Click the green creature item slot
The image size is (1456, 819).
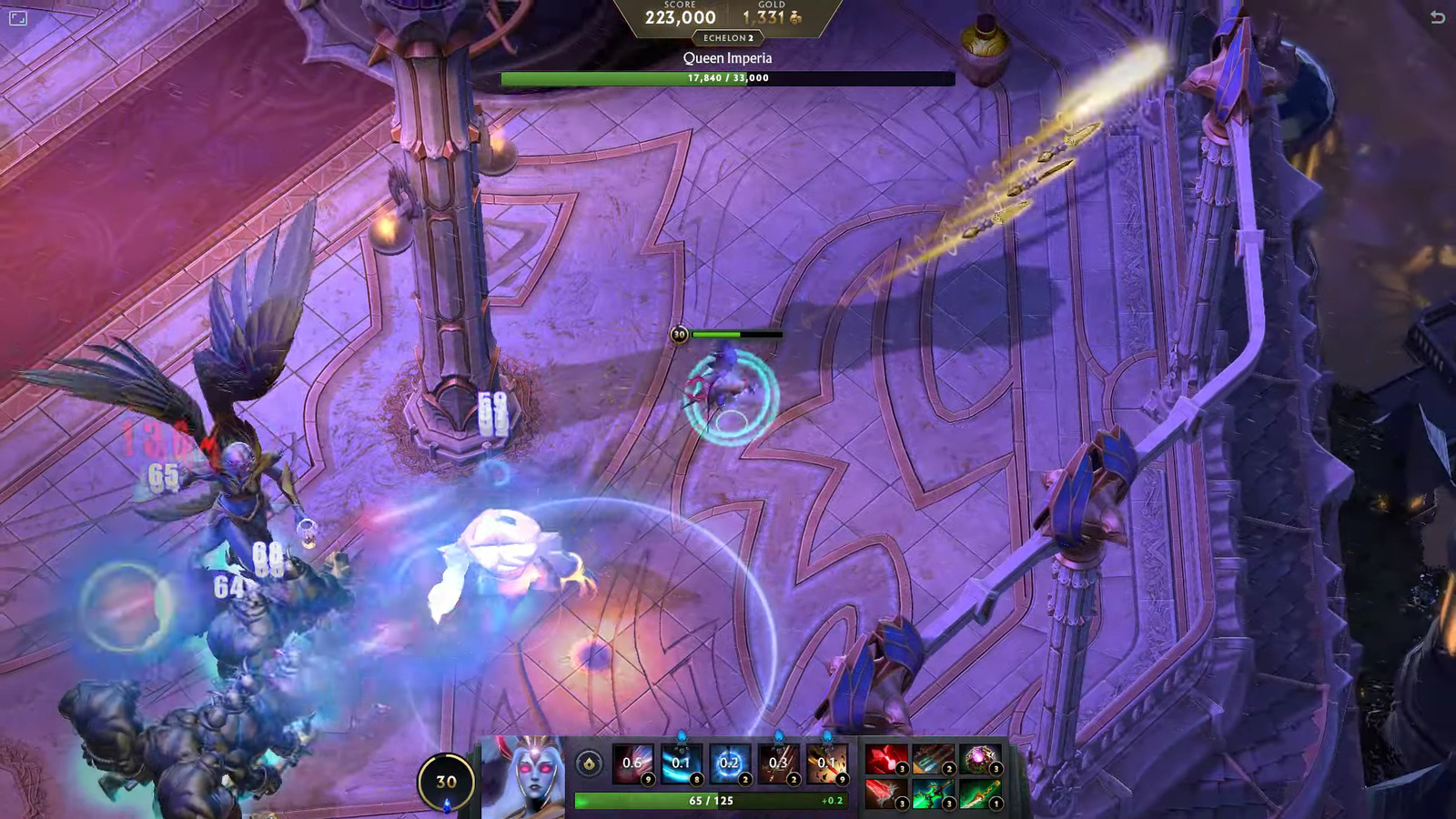click(933, 794)
